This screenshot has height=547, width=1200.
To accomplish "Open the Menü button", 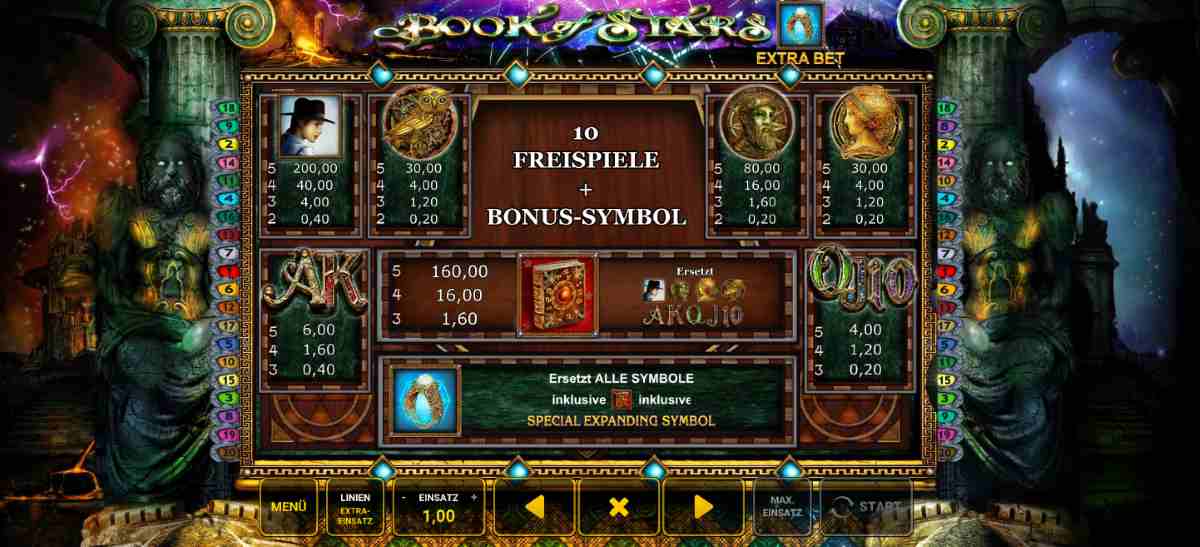I will pyautogui.click(x=288, y=506).
